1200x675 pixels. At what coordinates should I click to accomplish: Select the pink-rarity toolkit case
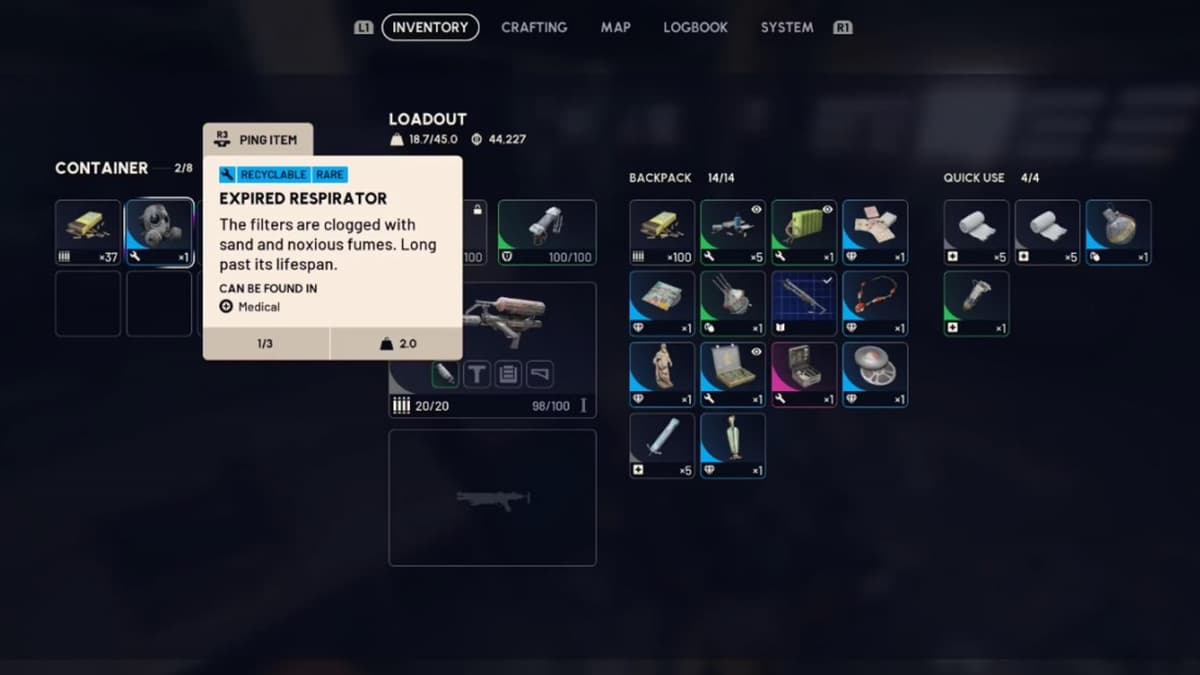point(804,374)
